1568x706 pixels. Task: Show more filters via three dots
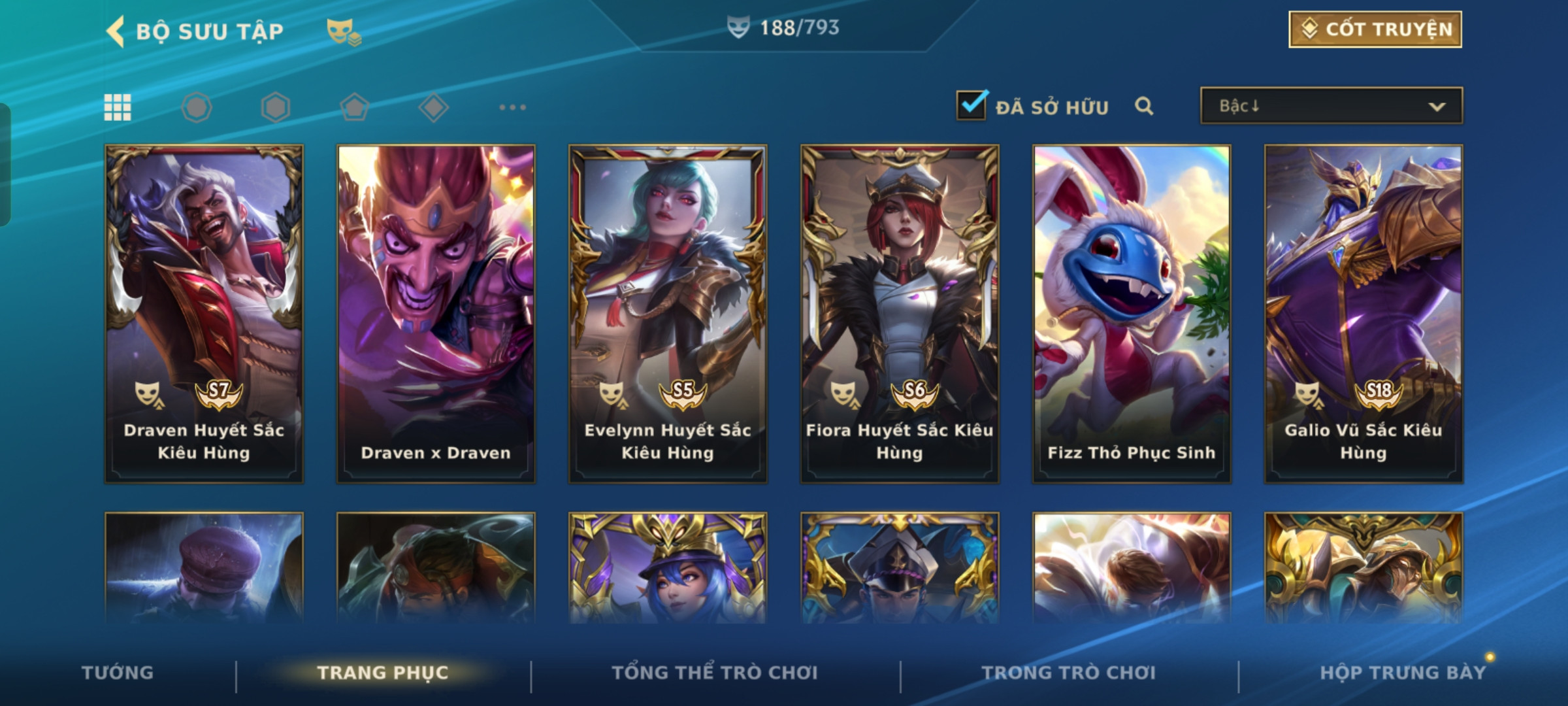[x=512, y=107]
